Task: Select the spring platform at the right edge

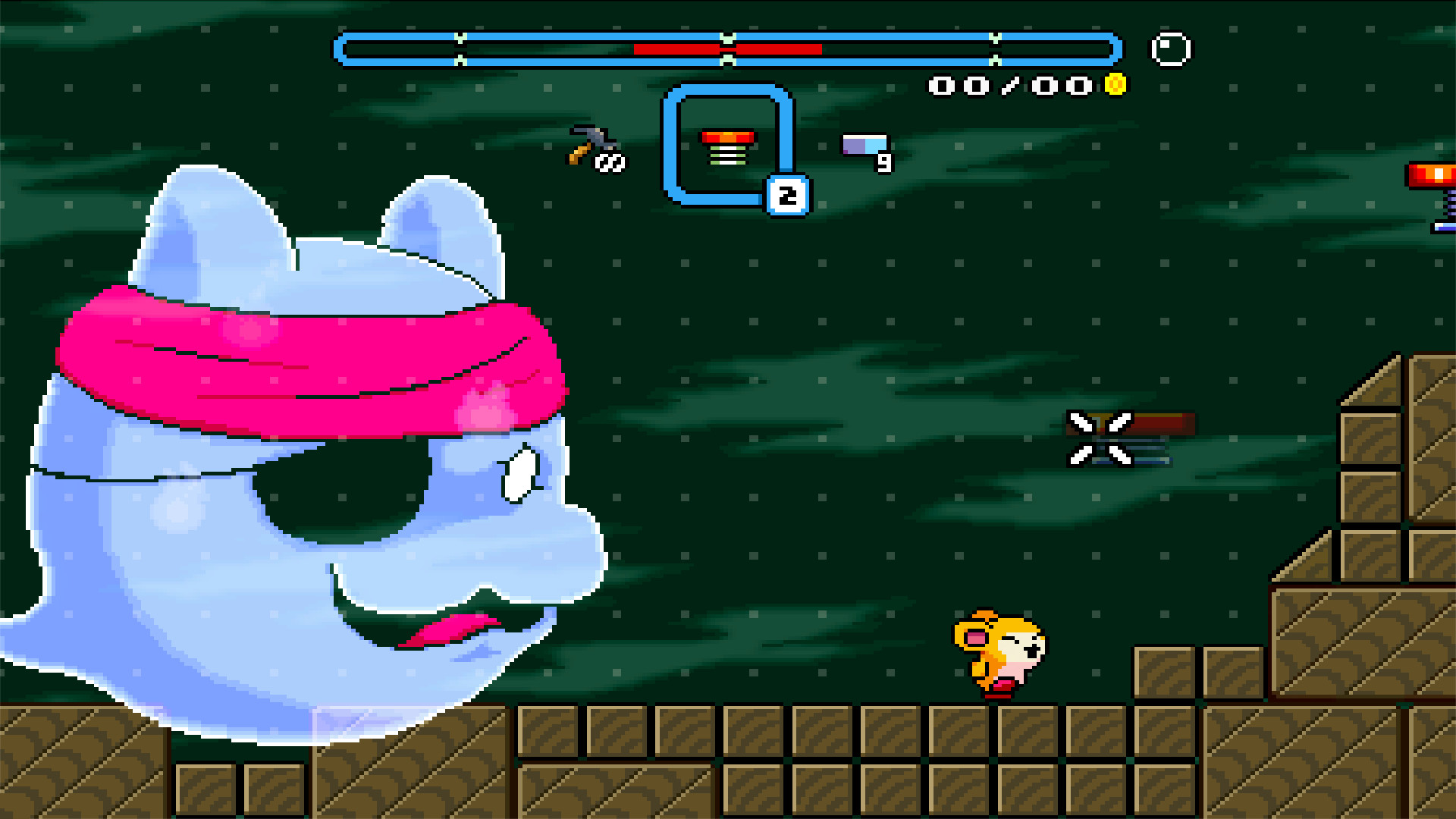Action: (x=1432, y=190)
